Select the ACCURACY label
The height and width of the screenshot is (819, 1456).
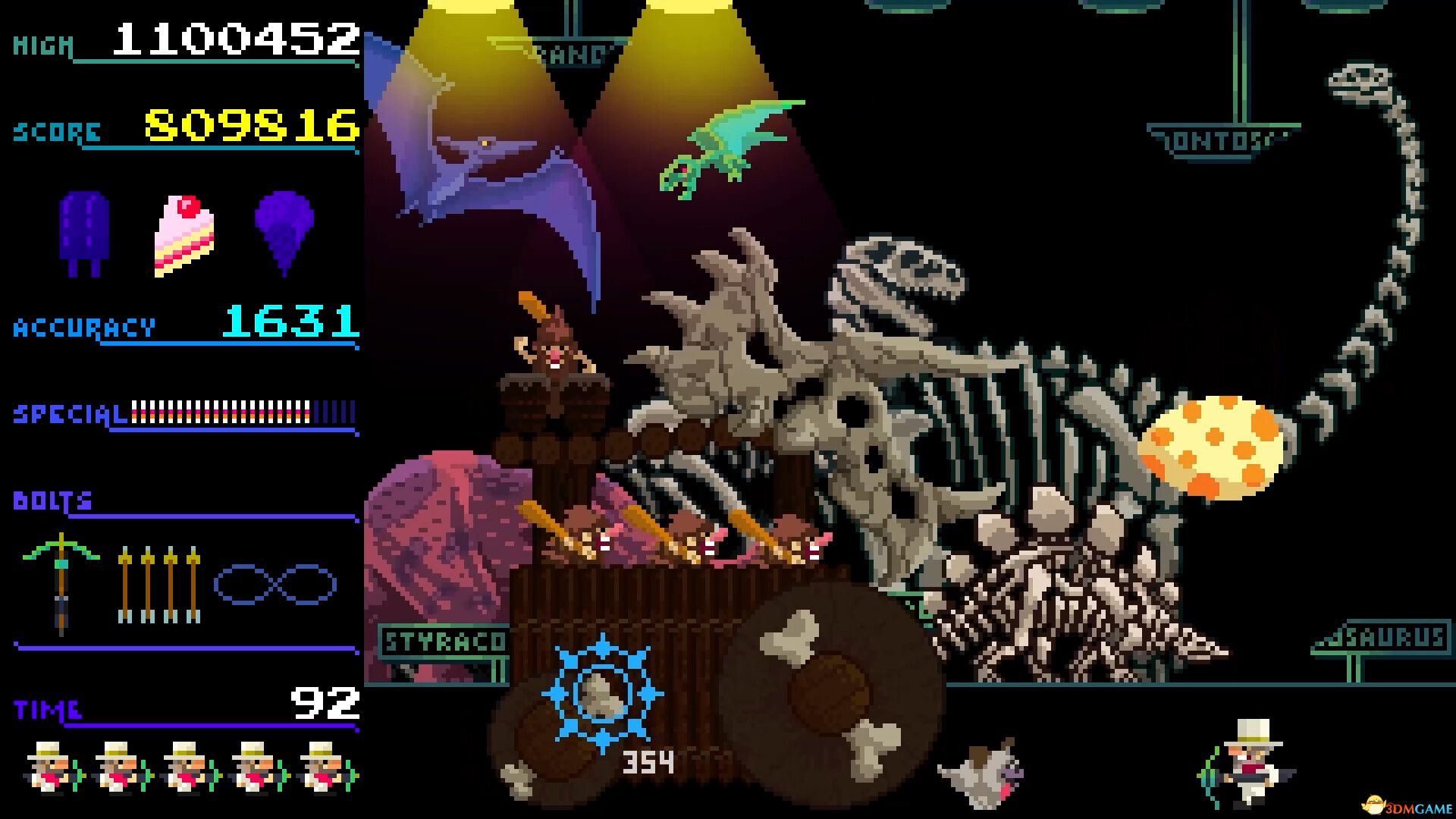coord(83,328)
